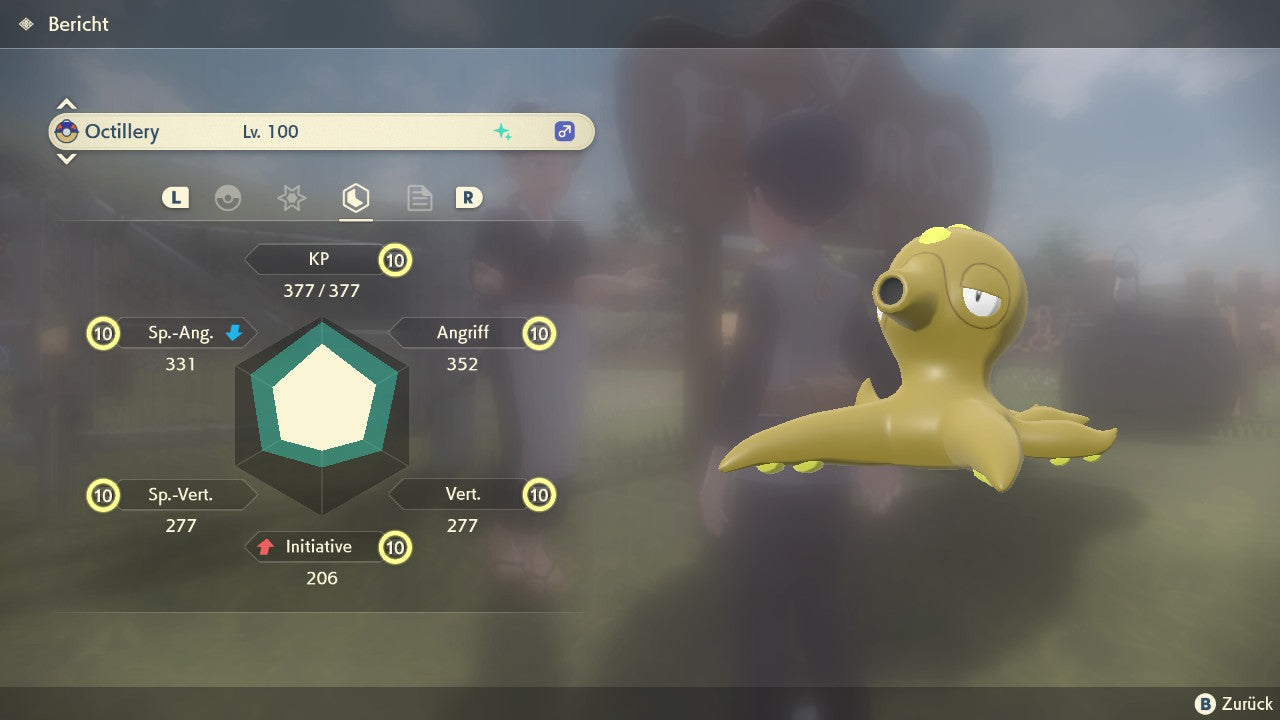Viewport: 1280px width, 720px height.
Task: Select the Octillery name bar
Action: tap(320, 132)
